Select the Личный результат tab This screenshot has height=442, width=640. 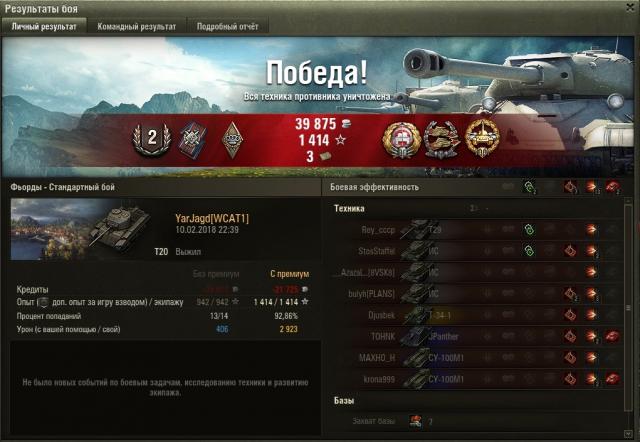[43, 27]
